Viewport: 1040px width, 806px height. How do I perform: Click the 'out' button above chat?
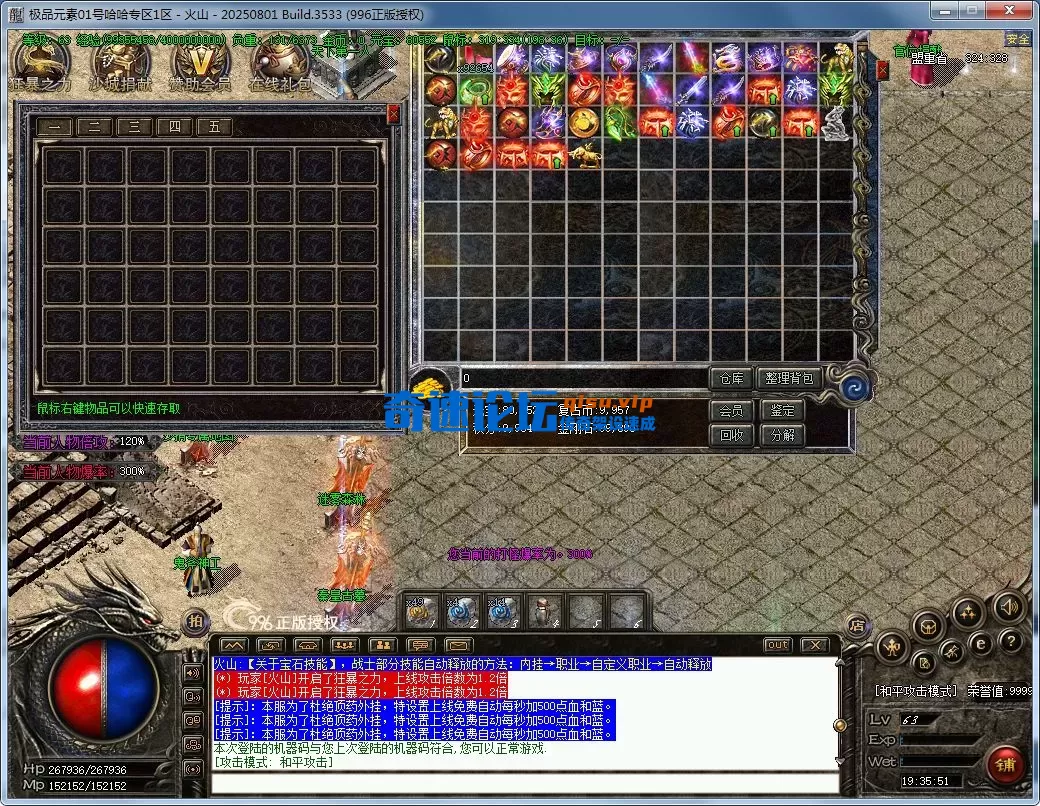click(777, 645)
